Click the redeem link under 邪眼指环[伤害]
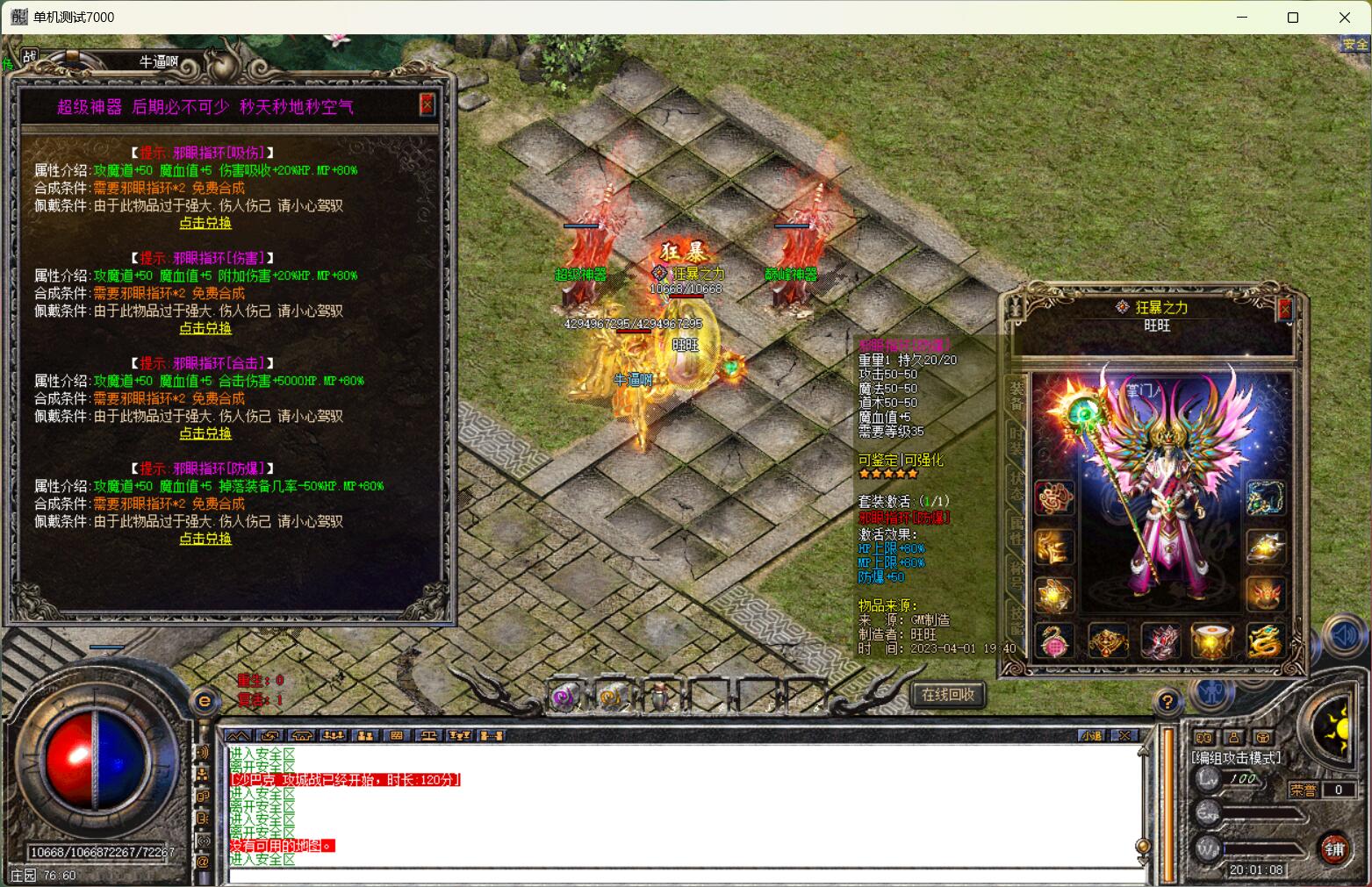This screenshot has width=1372, height=887. [x=205, y=328]
